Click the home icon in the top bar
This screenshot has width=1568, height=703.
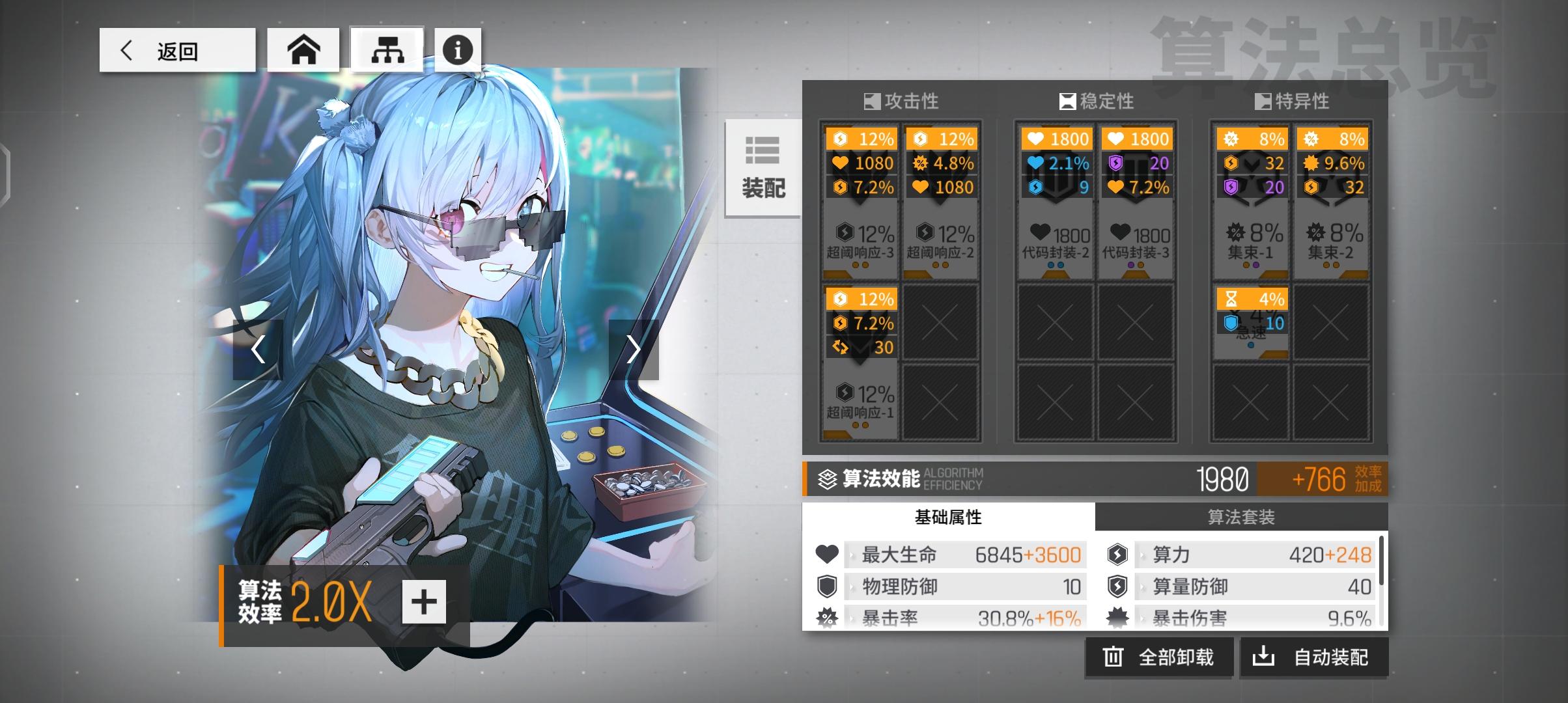(x=303, y=49)
